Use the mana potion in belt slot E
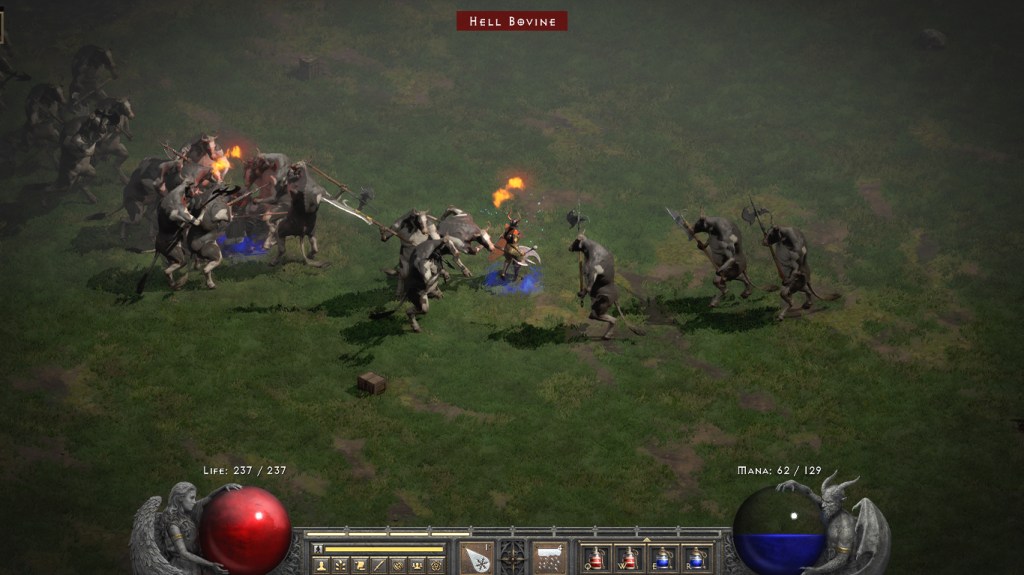The image size is (1024, 575). point(662,558)
